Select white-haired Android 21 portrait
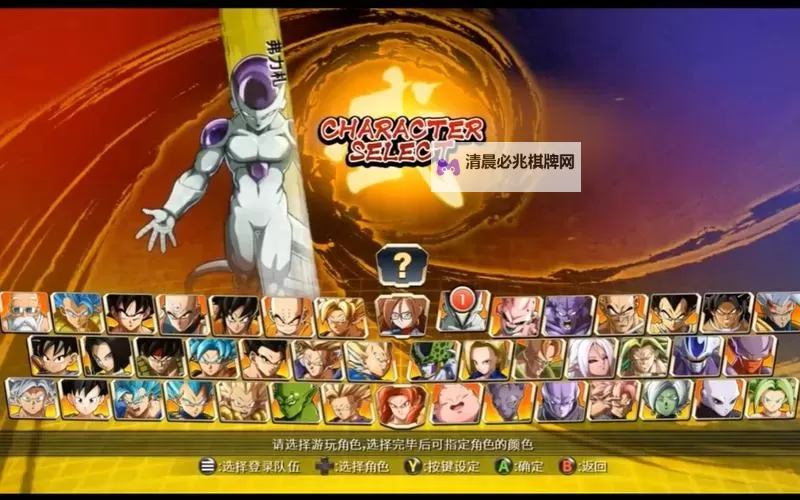This screenshot has width=800, height=500. (592, 357)
